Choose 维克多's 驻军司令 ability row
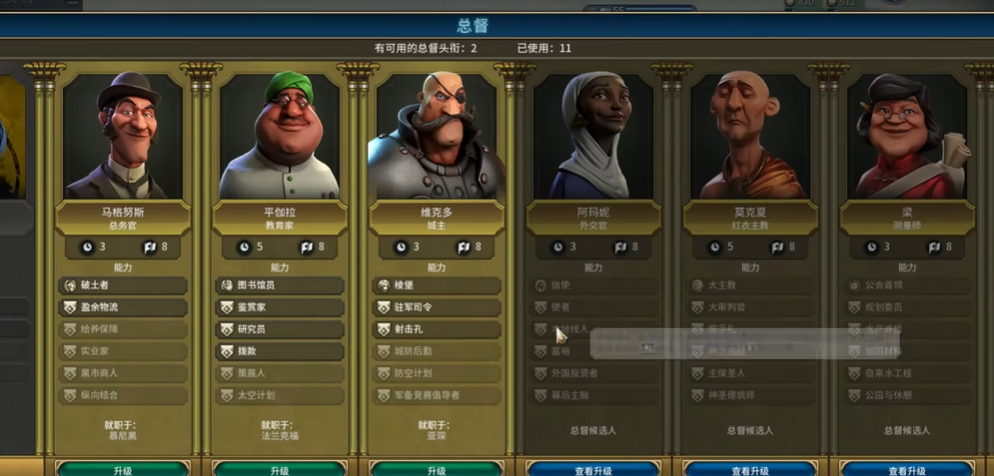This screenshot has width=994, height=476. (437, 307)
